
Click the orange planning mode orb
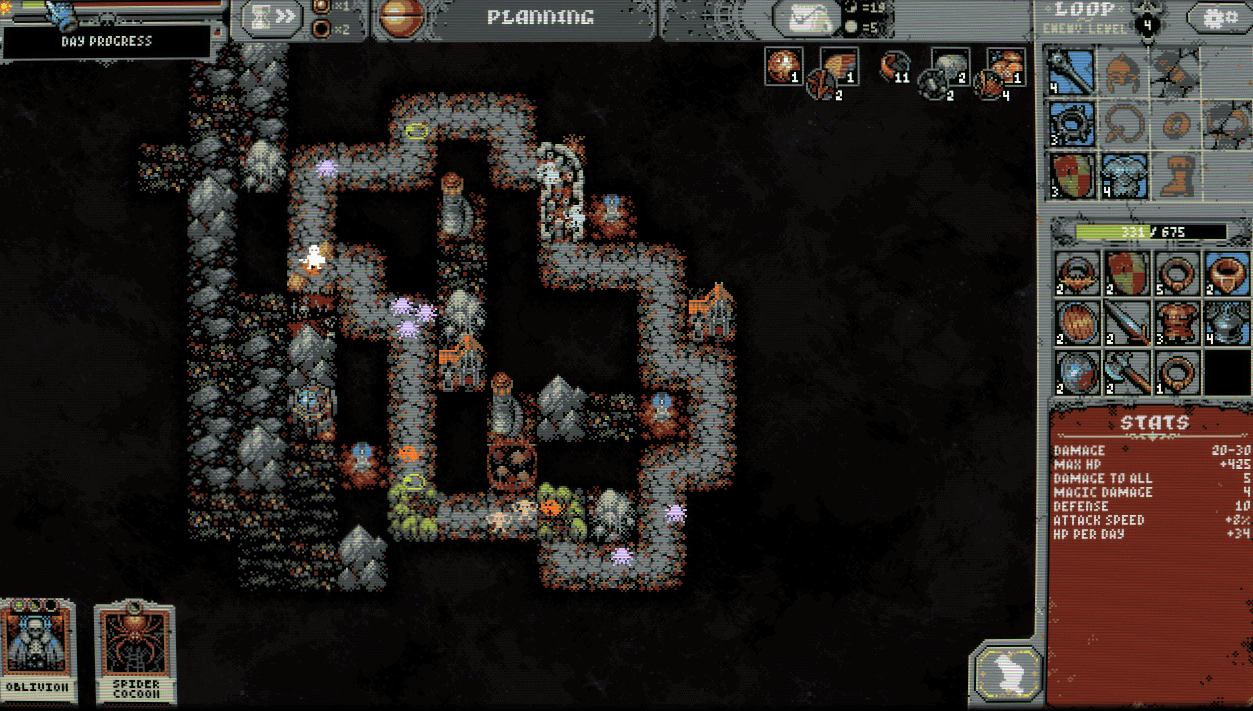point(402,18)
